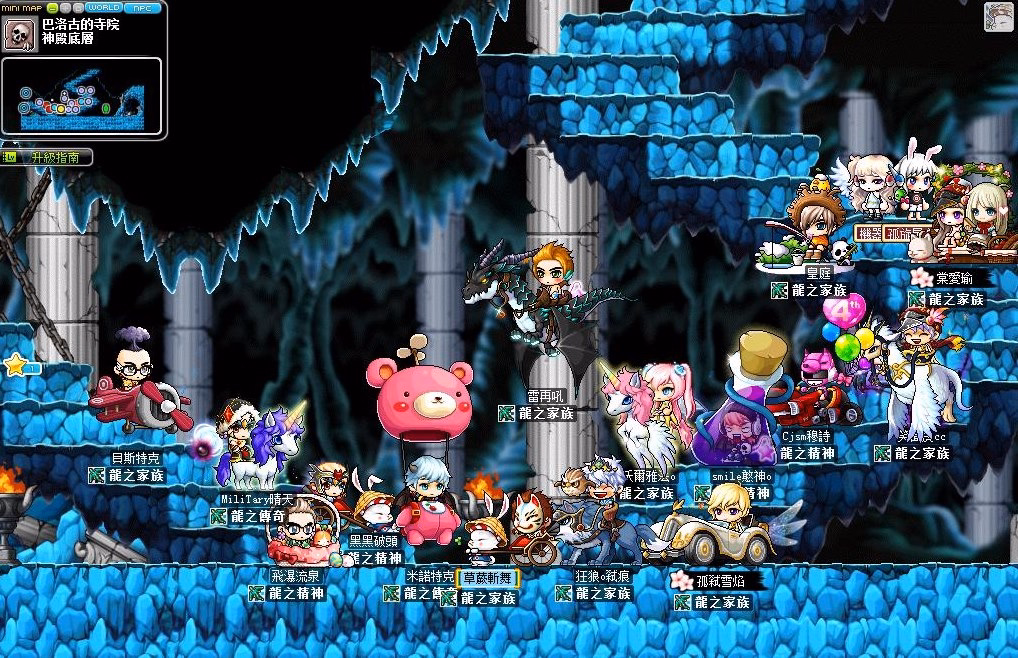Open the WORLD map from the minimap
Screen dimensions: 1018x658
coord(104,7)
